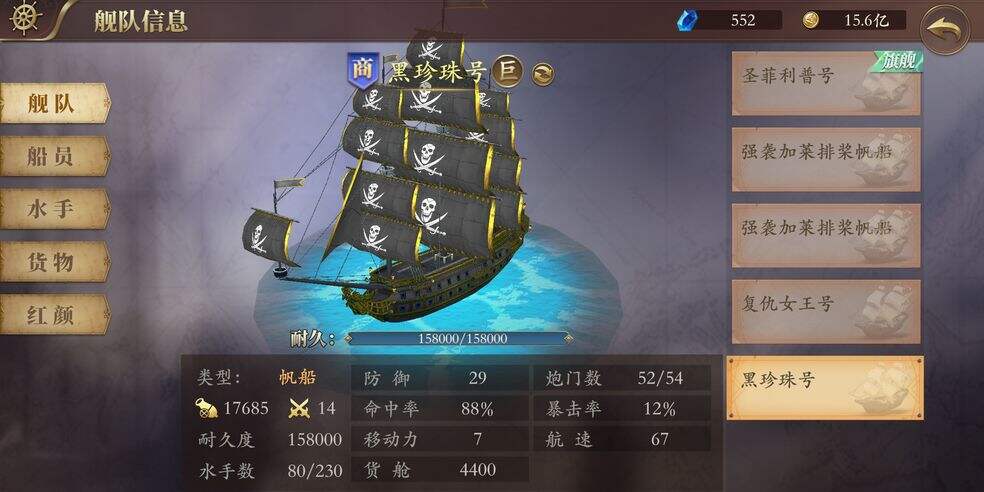Image resolution: width=984 pixels, height=492 pixels.
Task: Show the 货物 tab
Action: pyautogui.click(x=53, y=263)
